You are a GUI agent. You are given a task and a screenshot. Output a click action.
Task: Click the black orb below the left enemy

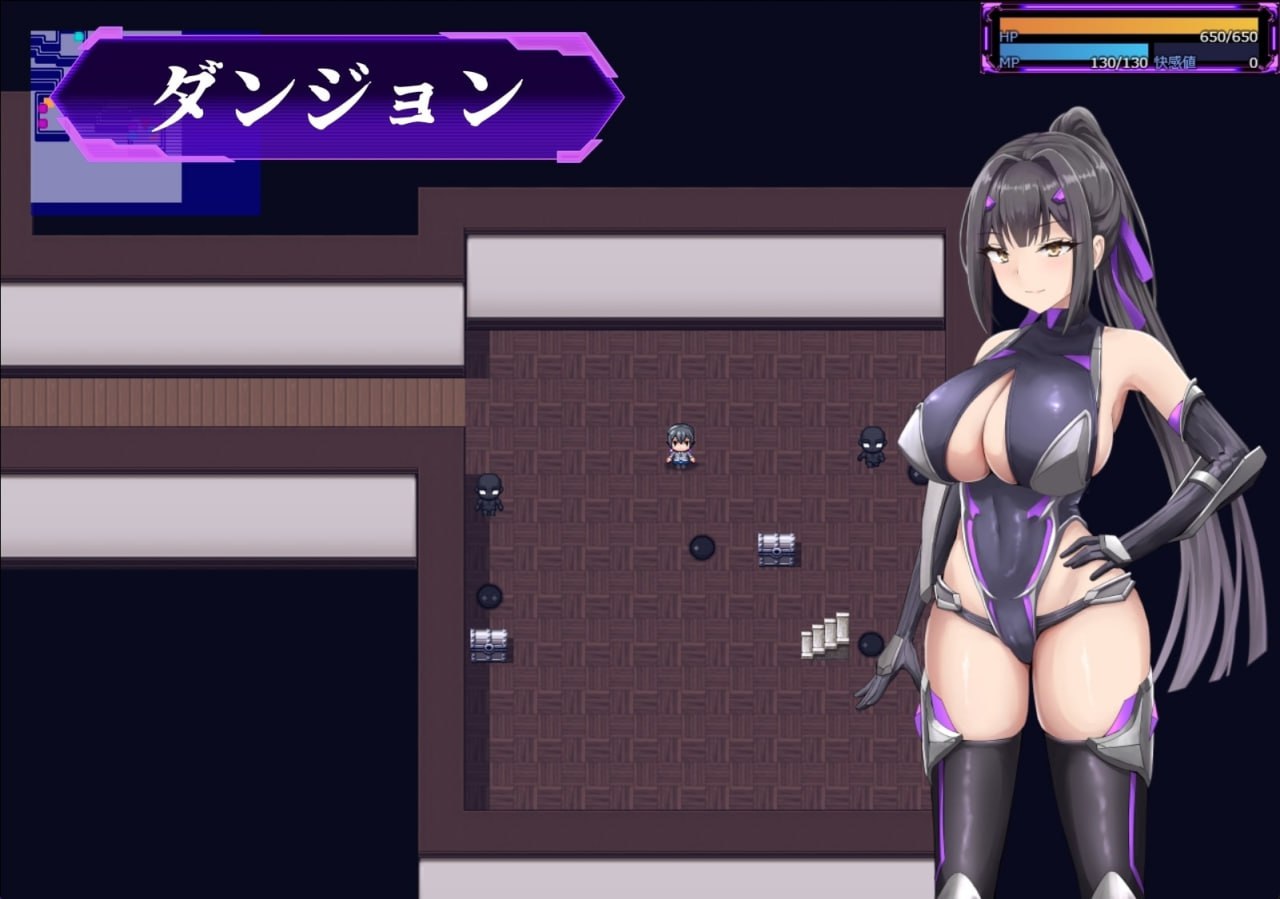pyautogui.click(x=491, y=597)
